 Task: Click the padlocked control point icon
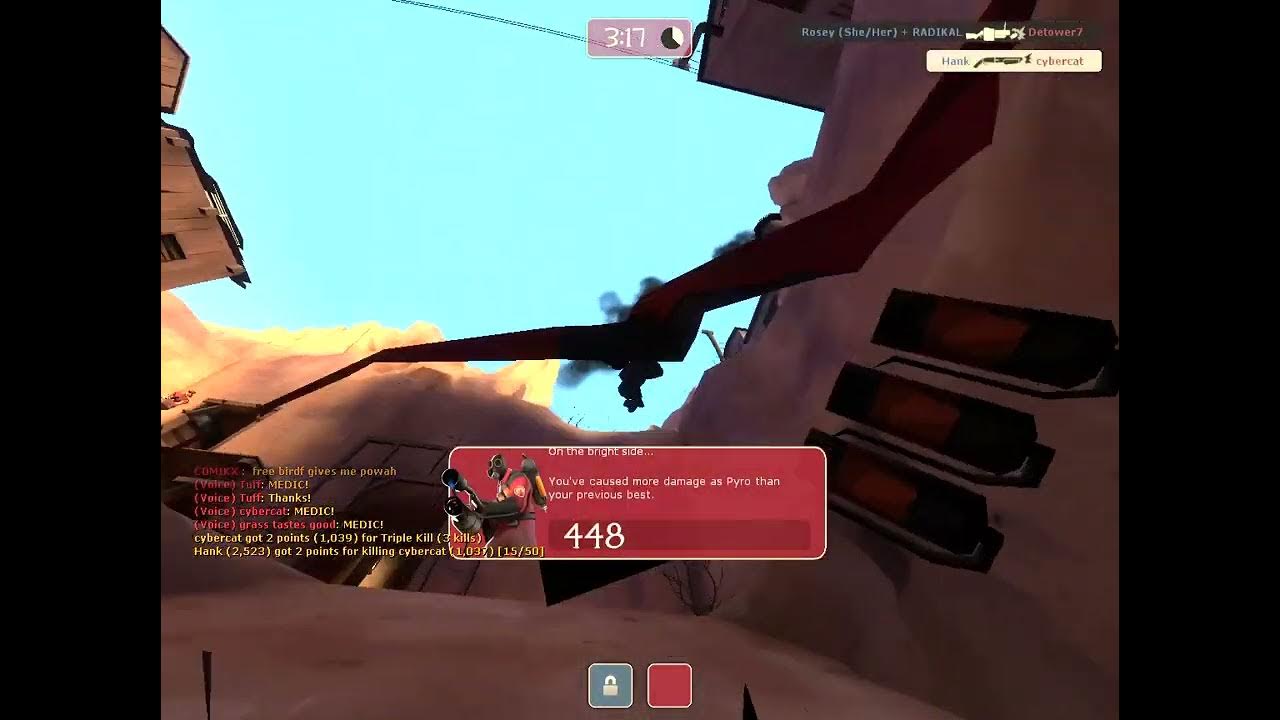click(610, 686)
